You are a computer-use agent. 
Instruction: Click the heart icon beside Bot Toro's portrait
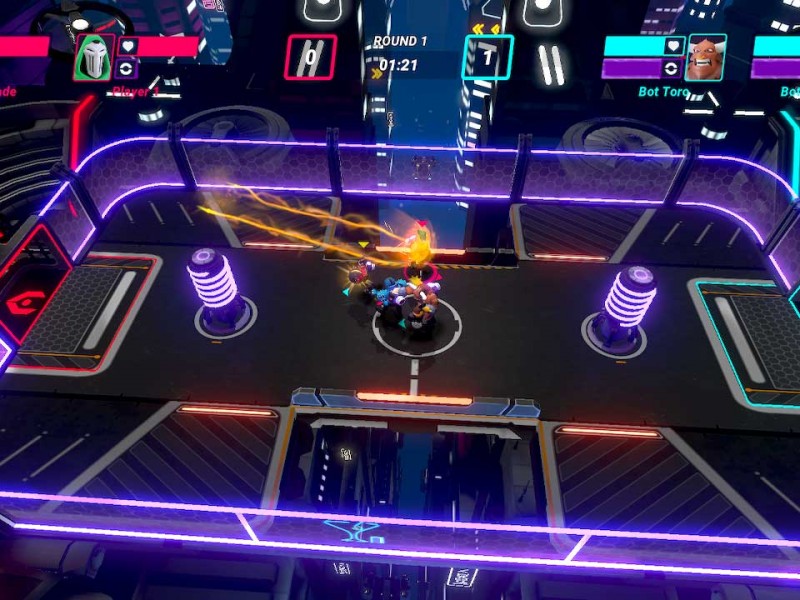(673, 46)
